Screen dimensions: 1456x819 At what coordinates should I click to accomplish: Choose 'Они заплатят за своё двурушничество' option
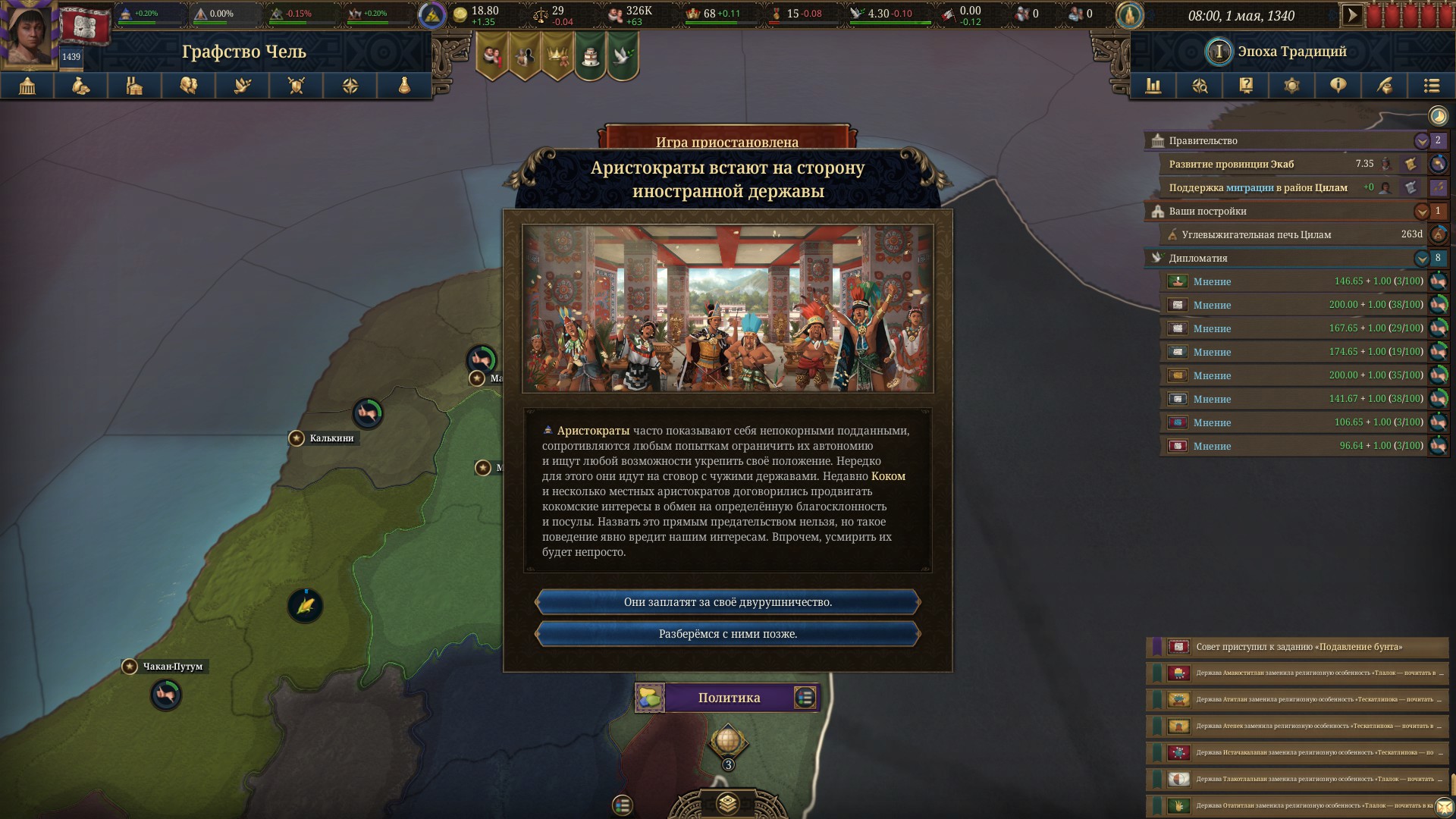coord(728,602)
